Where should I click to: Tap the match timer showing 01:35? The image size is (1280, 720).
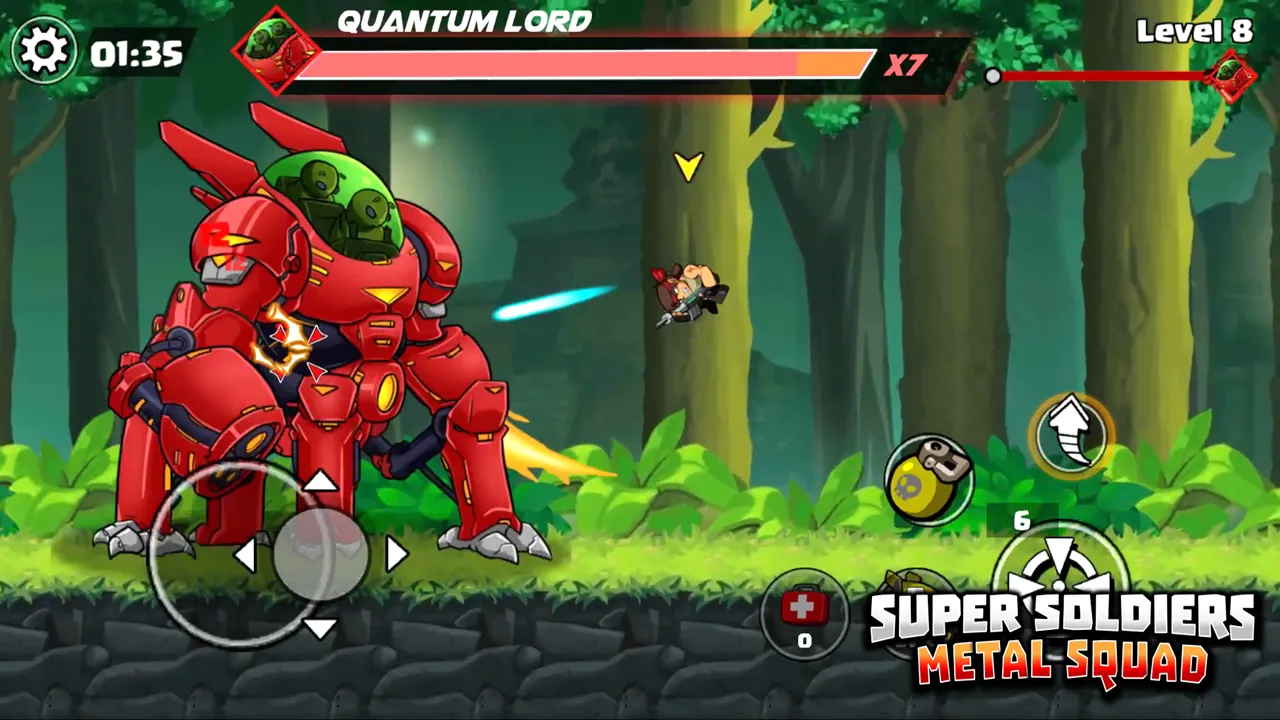(135, 54)
